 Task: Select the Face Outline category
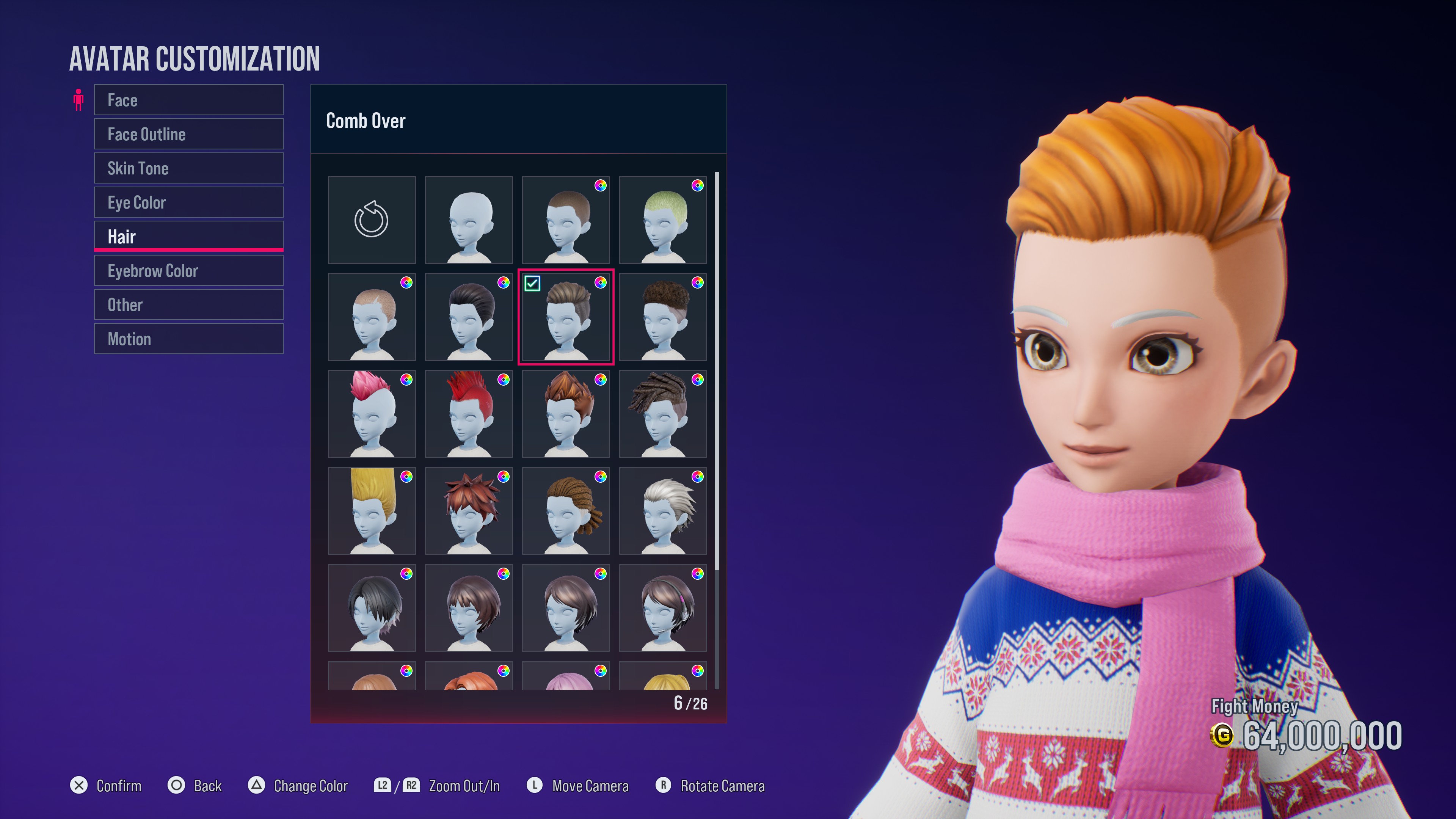(x=188, y=134)
